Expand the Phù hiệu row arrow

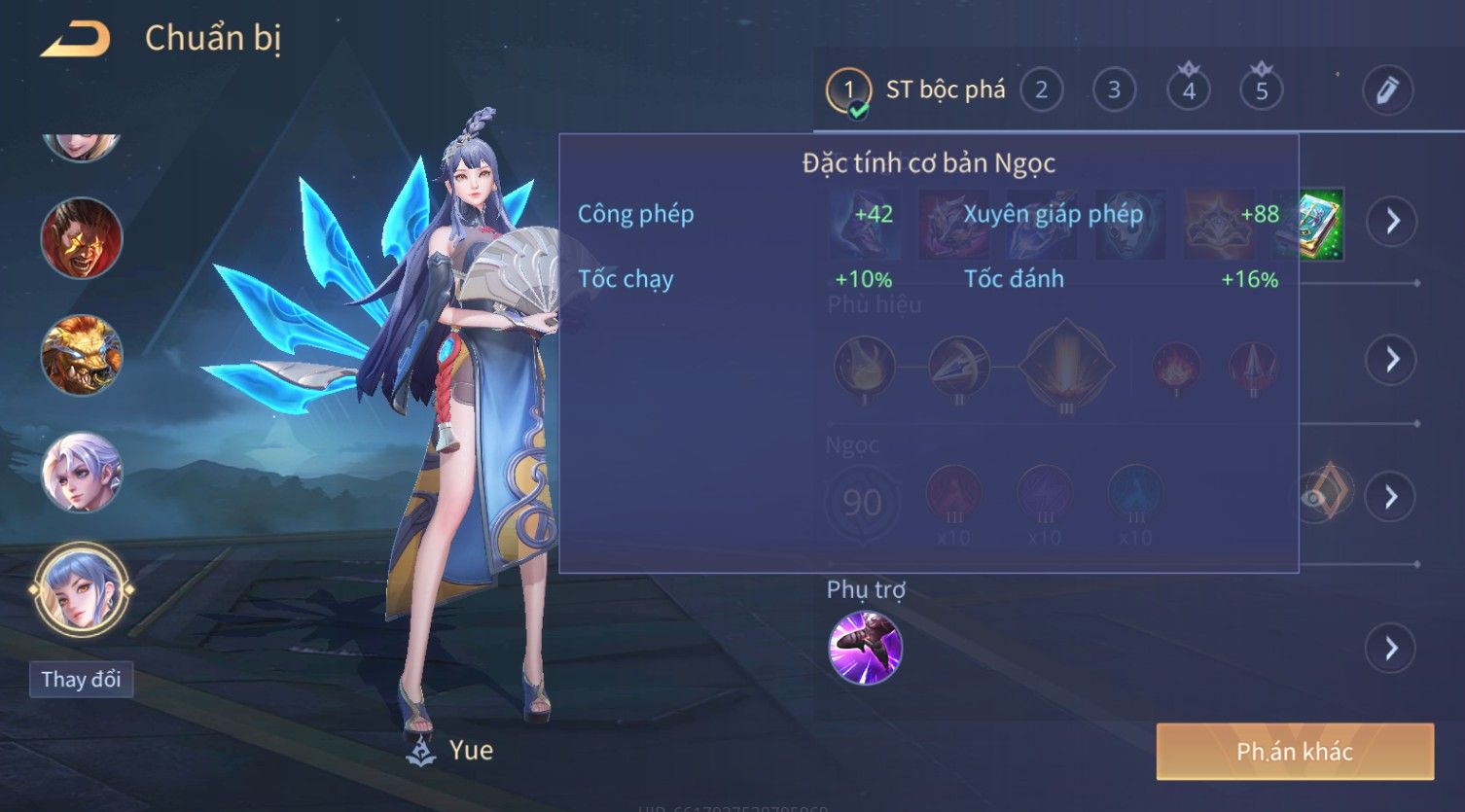1392,360
